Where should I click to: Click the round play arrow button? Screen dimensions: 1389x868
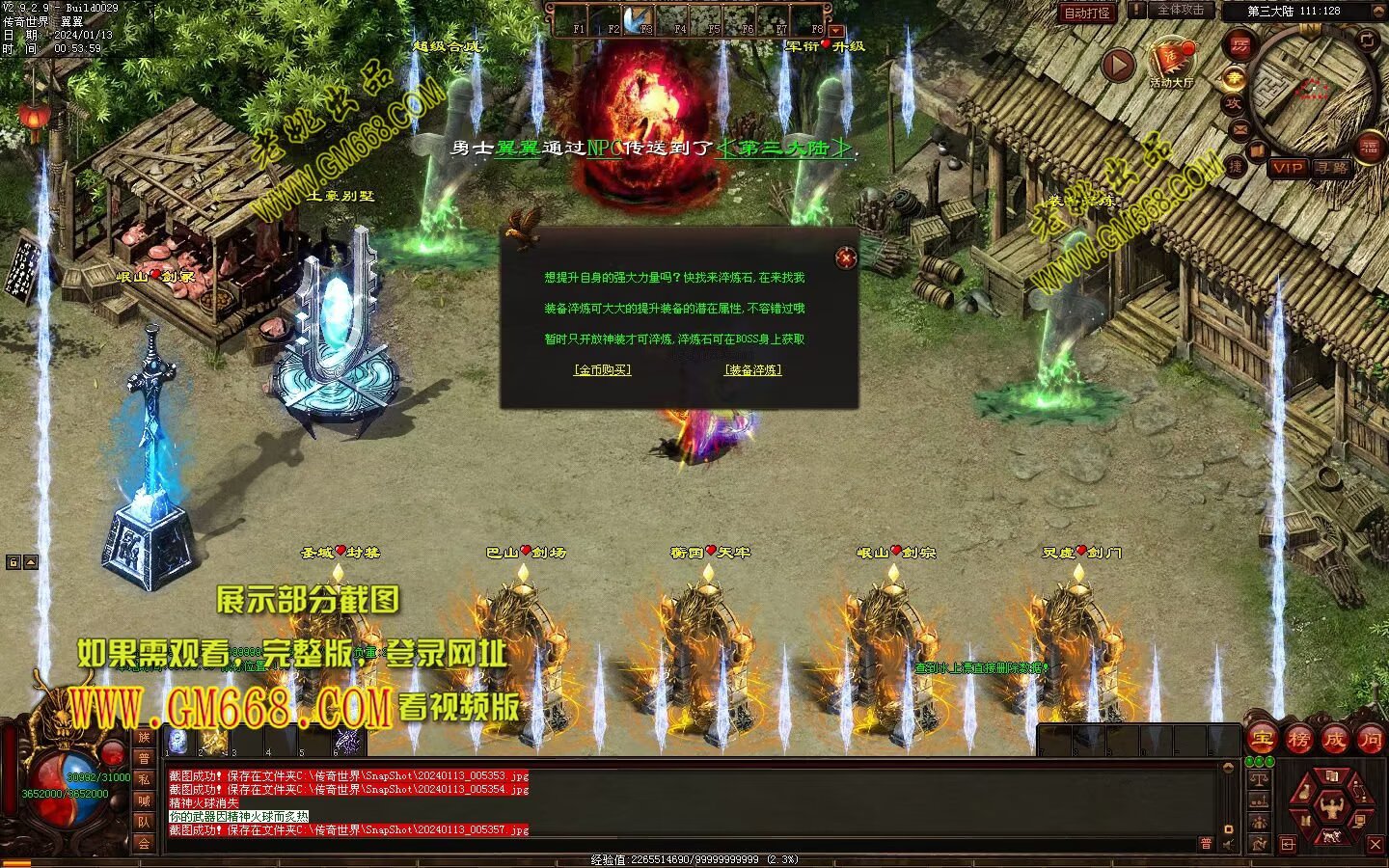pos(1118,66)
